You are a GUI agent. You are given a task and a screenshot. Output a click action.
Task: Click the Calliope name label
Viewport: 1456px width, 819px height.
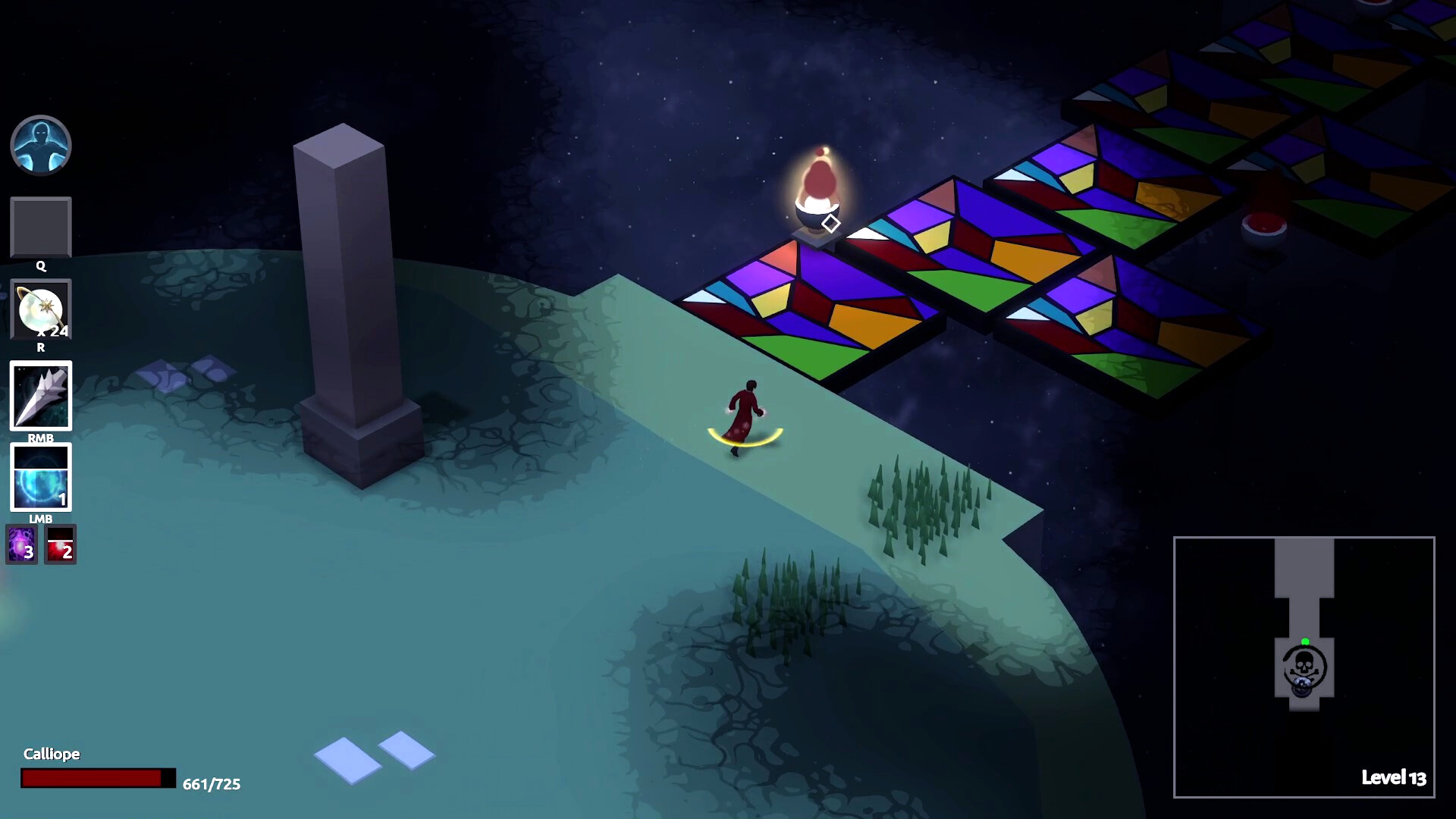pos(52,755)
